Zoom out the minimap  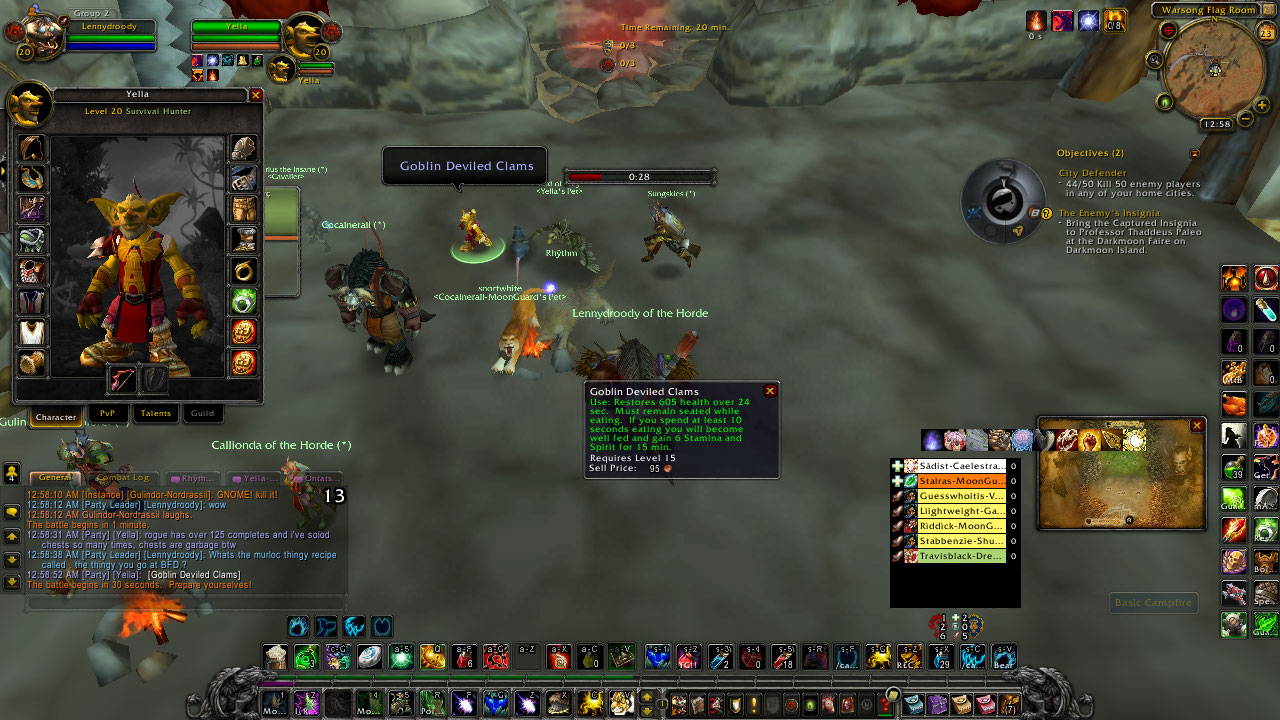[x=1246, y=119]
